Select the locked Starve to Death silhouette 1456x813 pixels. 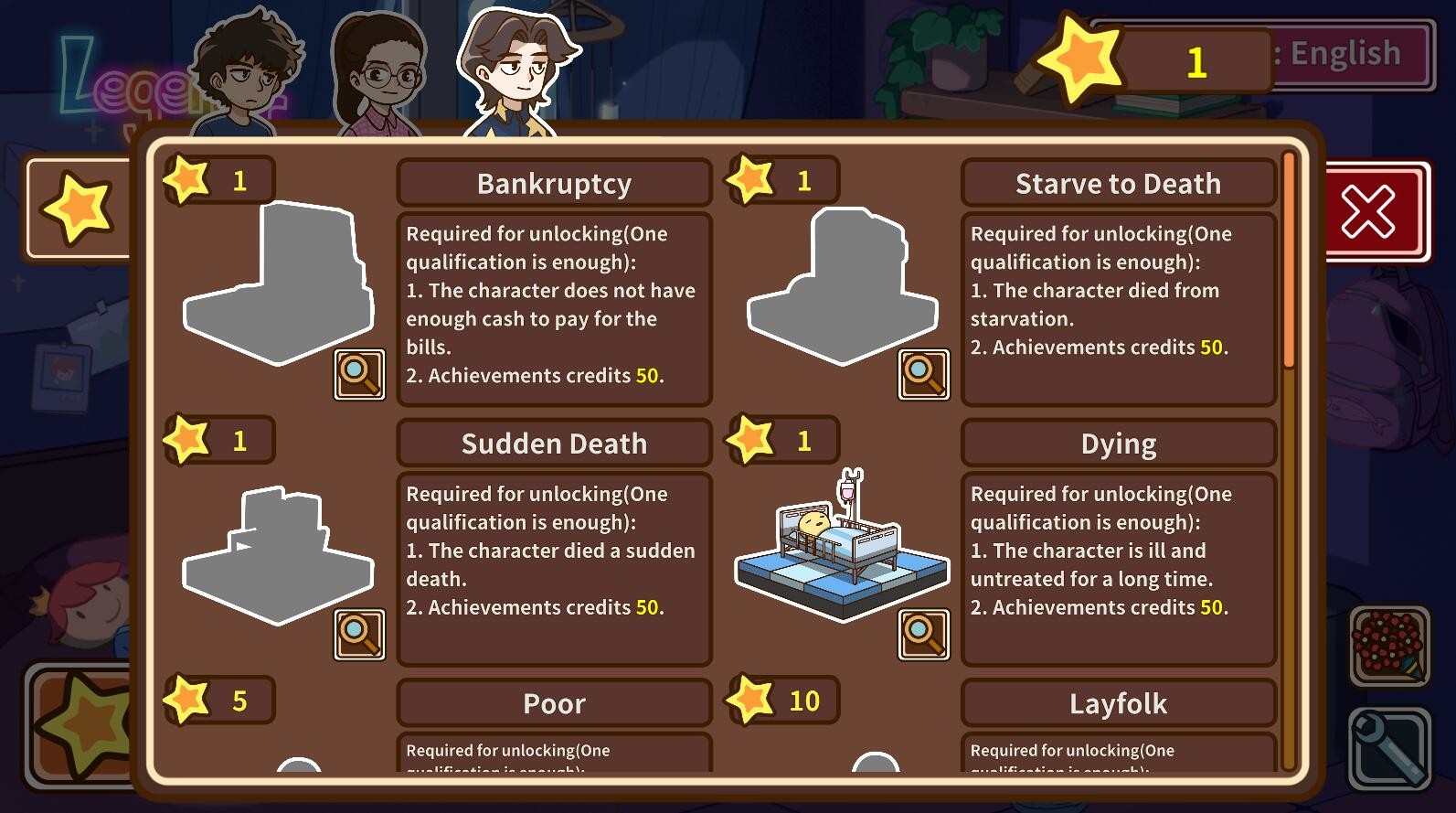(841, 288)
